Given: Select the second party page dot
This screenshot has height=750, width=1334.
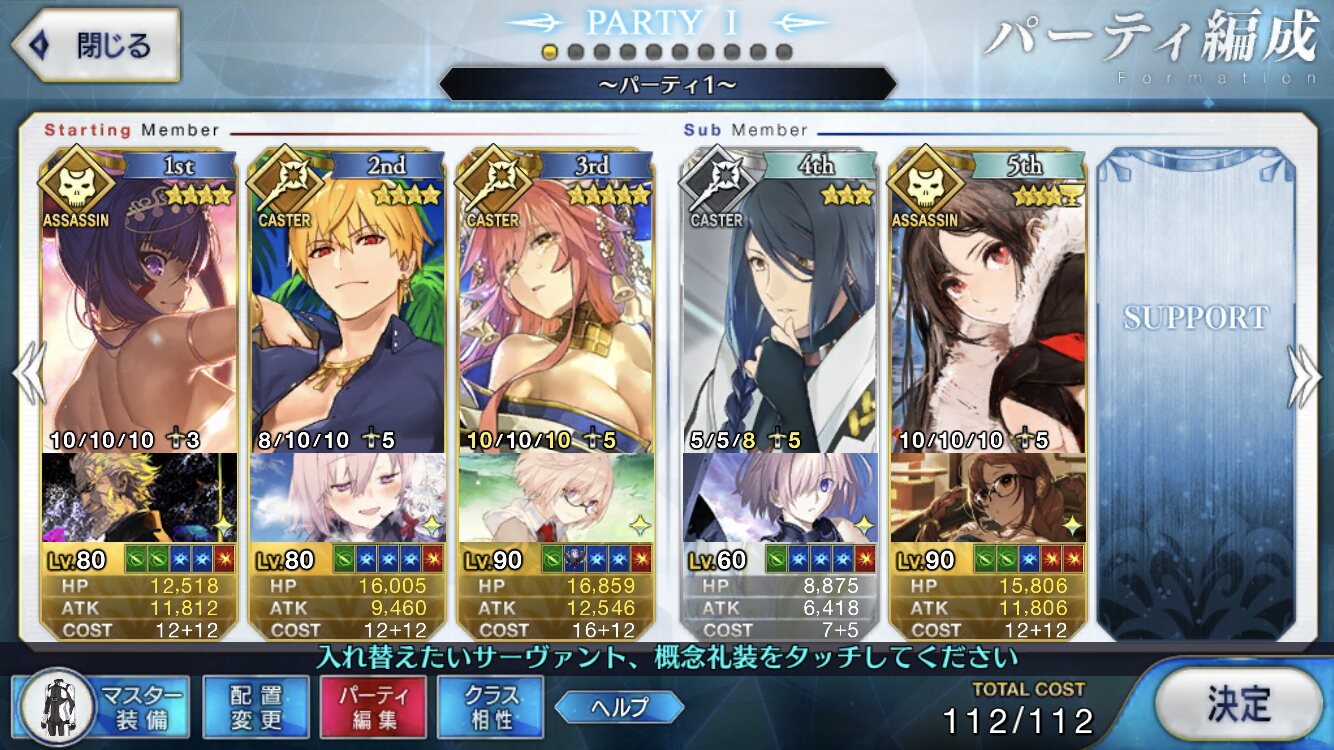Looking at the screenshot, I should [x=575, y=52].
